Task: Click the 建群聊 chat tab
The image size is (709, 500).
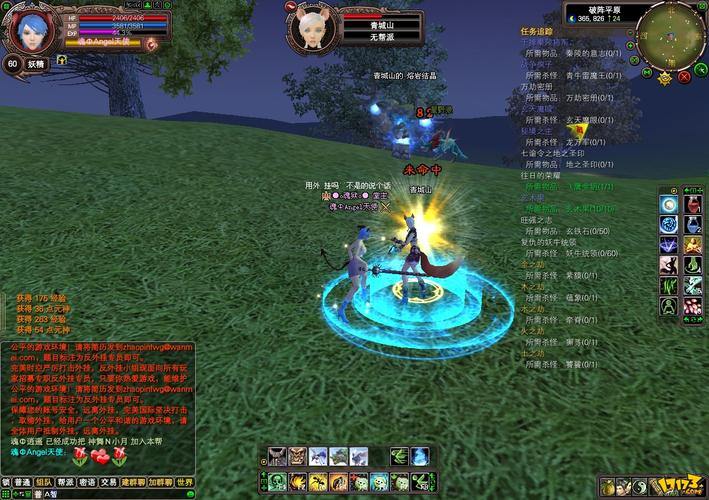Action: pos(133,481)
